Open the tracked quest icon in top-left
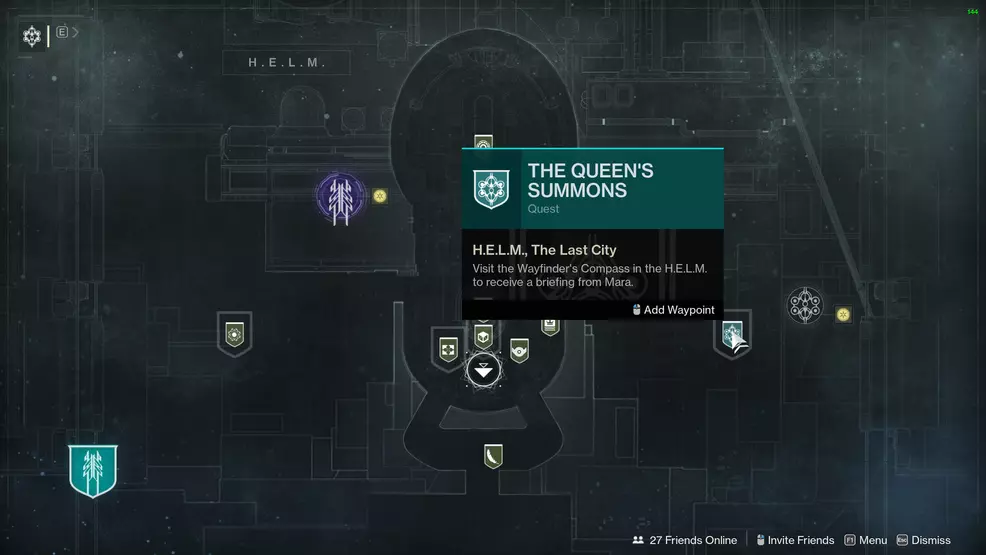The image size is (986, 555). click(x=31, y=36)
